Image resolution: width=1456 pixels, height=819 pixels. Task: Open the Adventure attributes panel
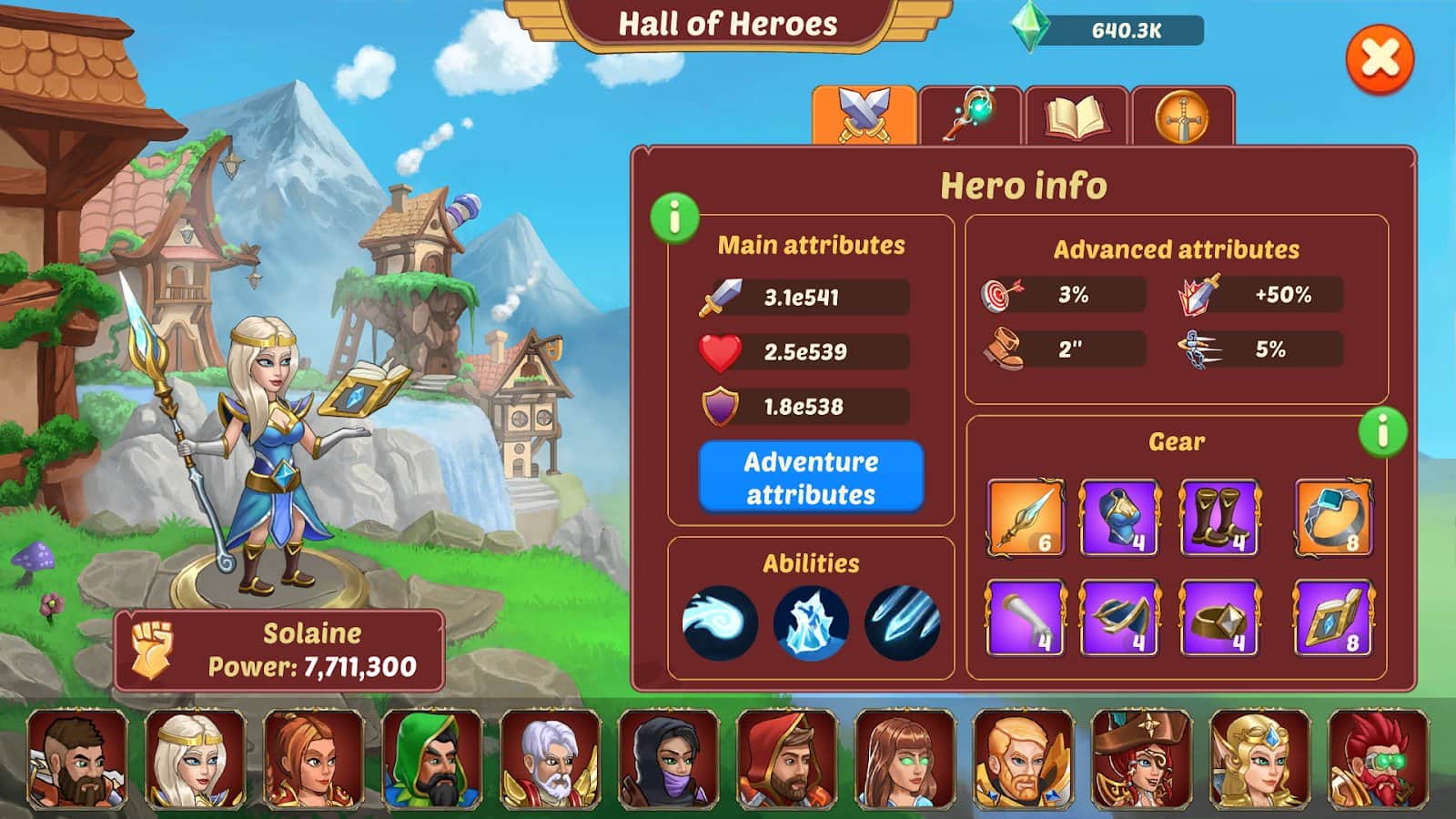click(x=811, y=477)
